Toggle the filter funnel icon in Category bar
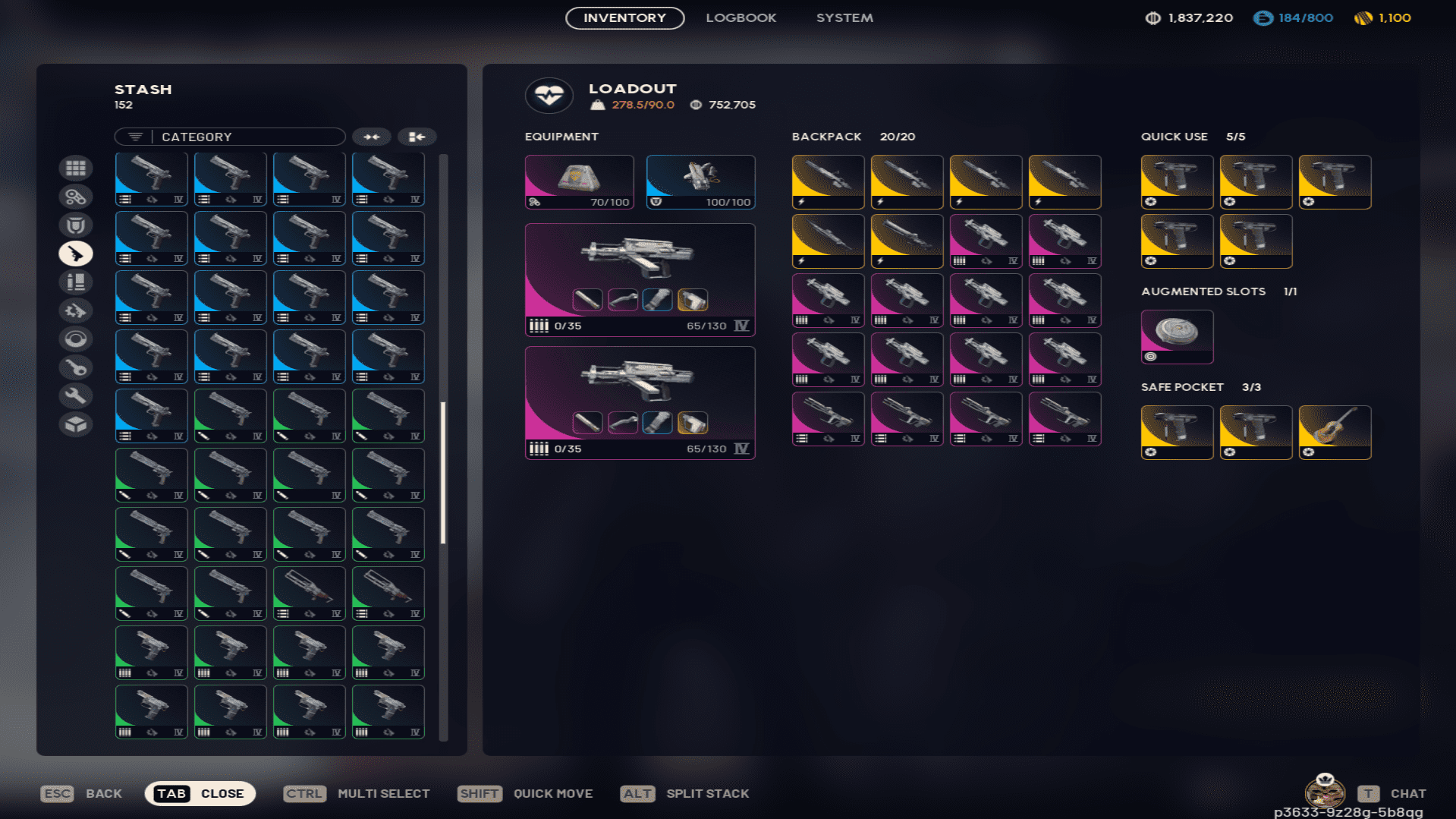Screen dimensions: 1456x819 click(135, 137)
